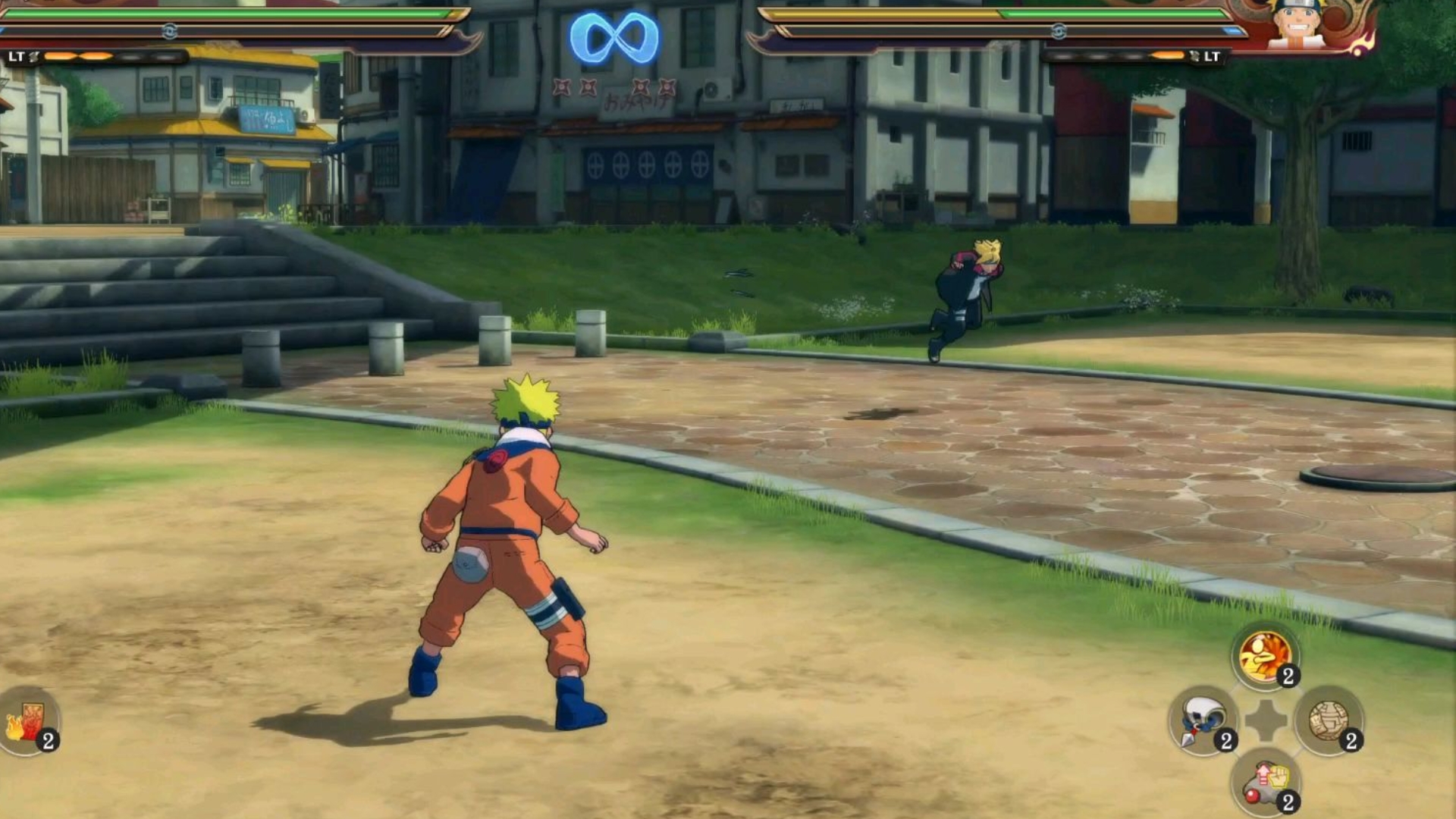Screen dimensions: 1456x819
Task: Choose the cracked stone ball item
Action: pos(1328,721)
